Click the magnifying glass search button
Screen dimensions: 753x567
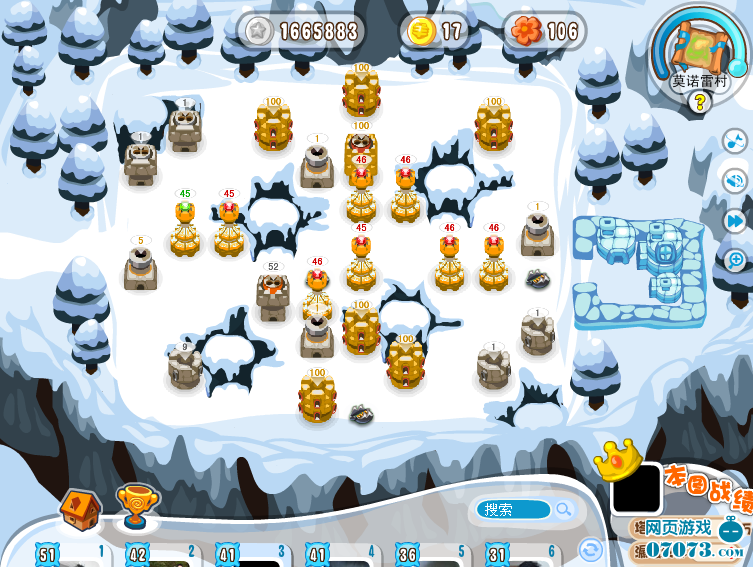pos(564,510)
